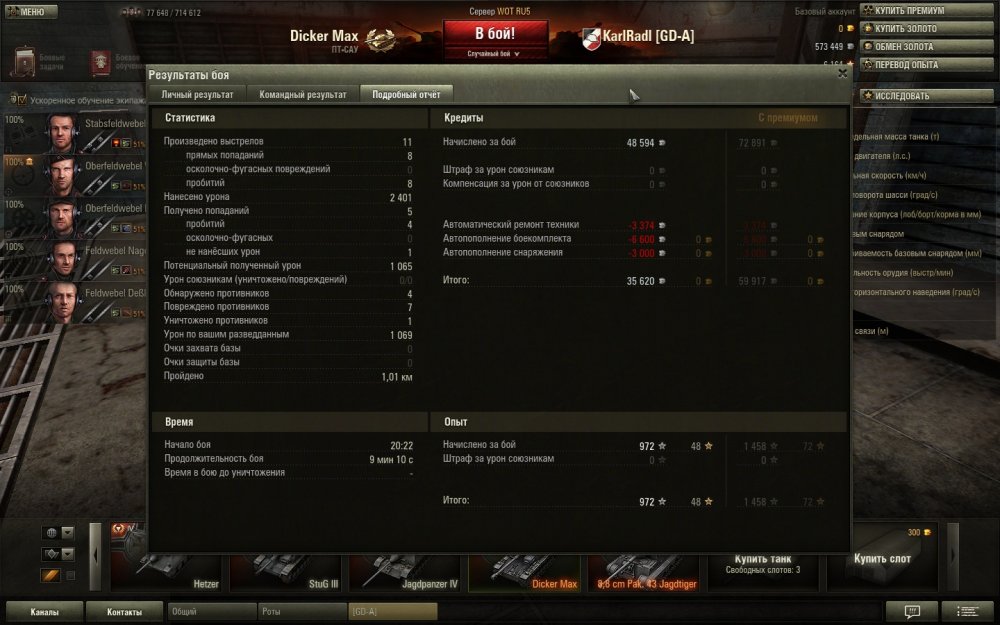
Task: Choose the Jagdpanzer IV tank
Action: [x=405, y=565]
